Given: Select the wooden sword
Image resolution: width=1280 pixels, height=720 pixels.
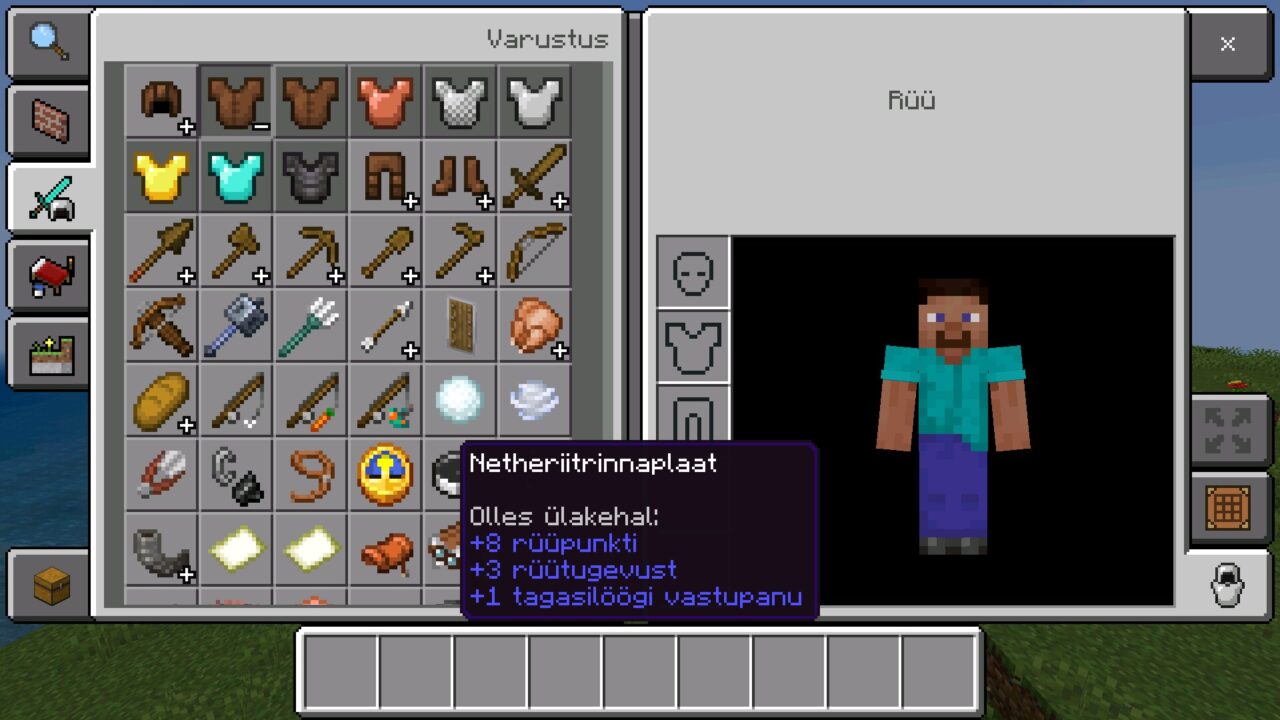Looking at the screenshot, I should coord(536,177).
